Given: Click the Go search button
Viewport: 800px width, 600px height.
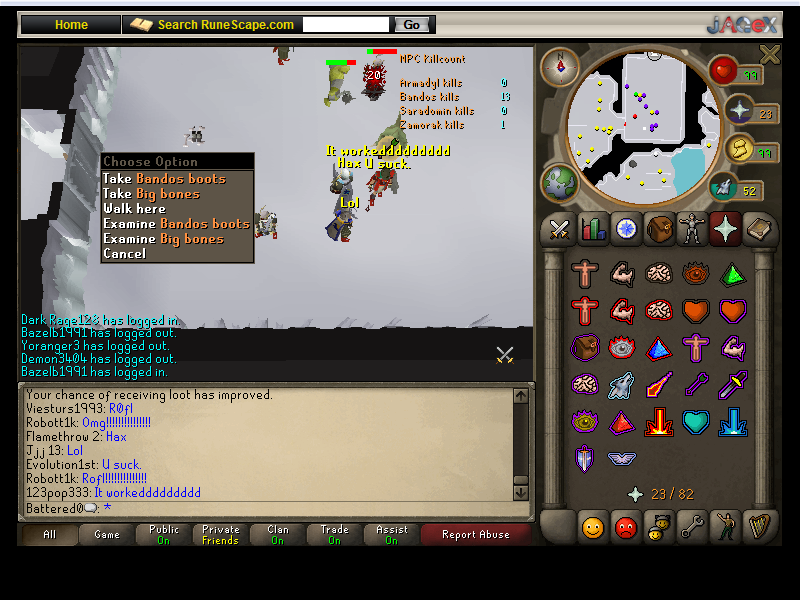Looking at the screenshot, I should [412, 25].
